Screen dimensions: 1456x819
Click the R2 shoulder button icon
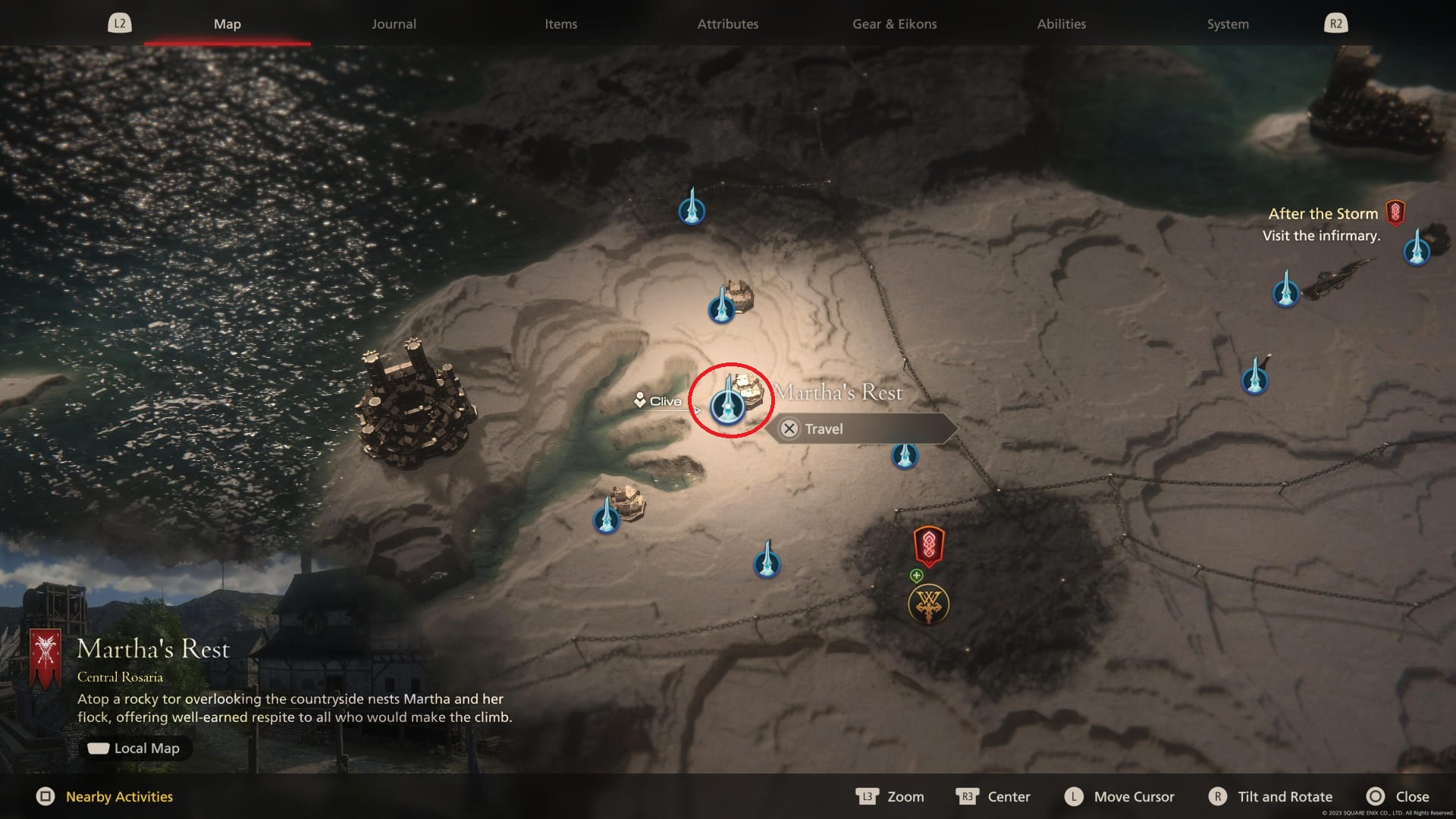point(1337,23)
